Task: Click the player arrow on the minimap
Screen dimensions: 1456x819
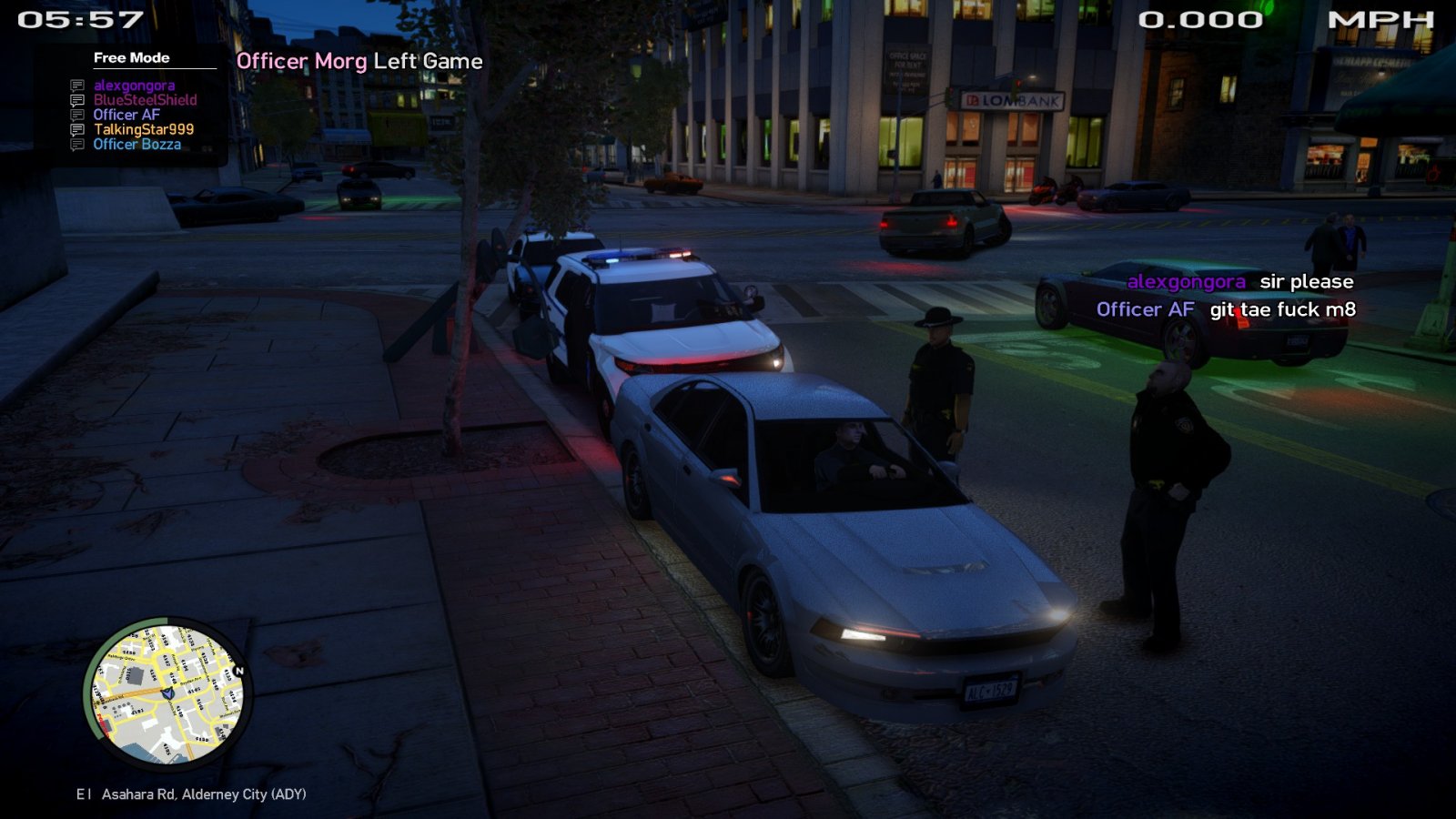Action: [167, 693]
